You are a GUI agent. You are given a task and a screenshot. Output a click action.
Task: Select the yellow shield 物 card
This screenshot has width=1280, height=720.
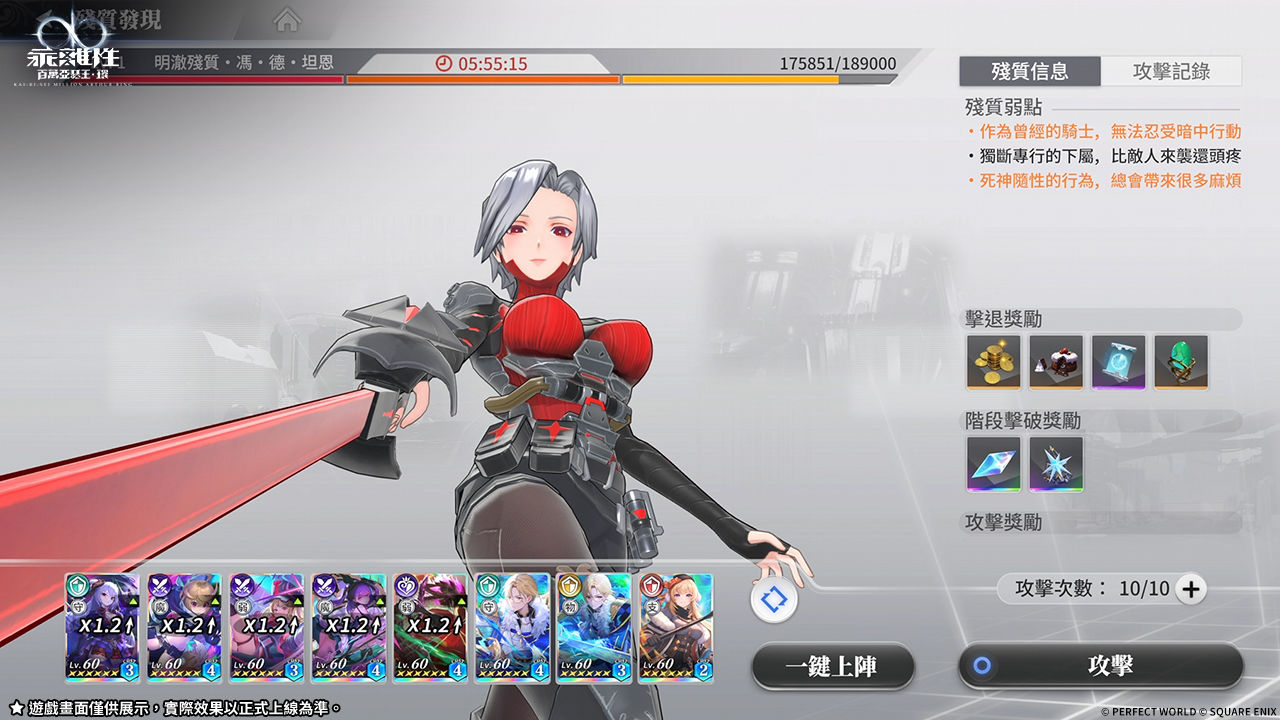coord(594,627)
